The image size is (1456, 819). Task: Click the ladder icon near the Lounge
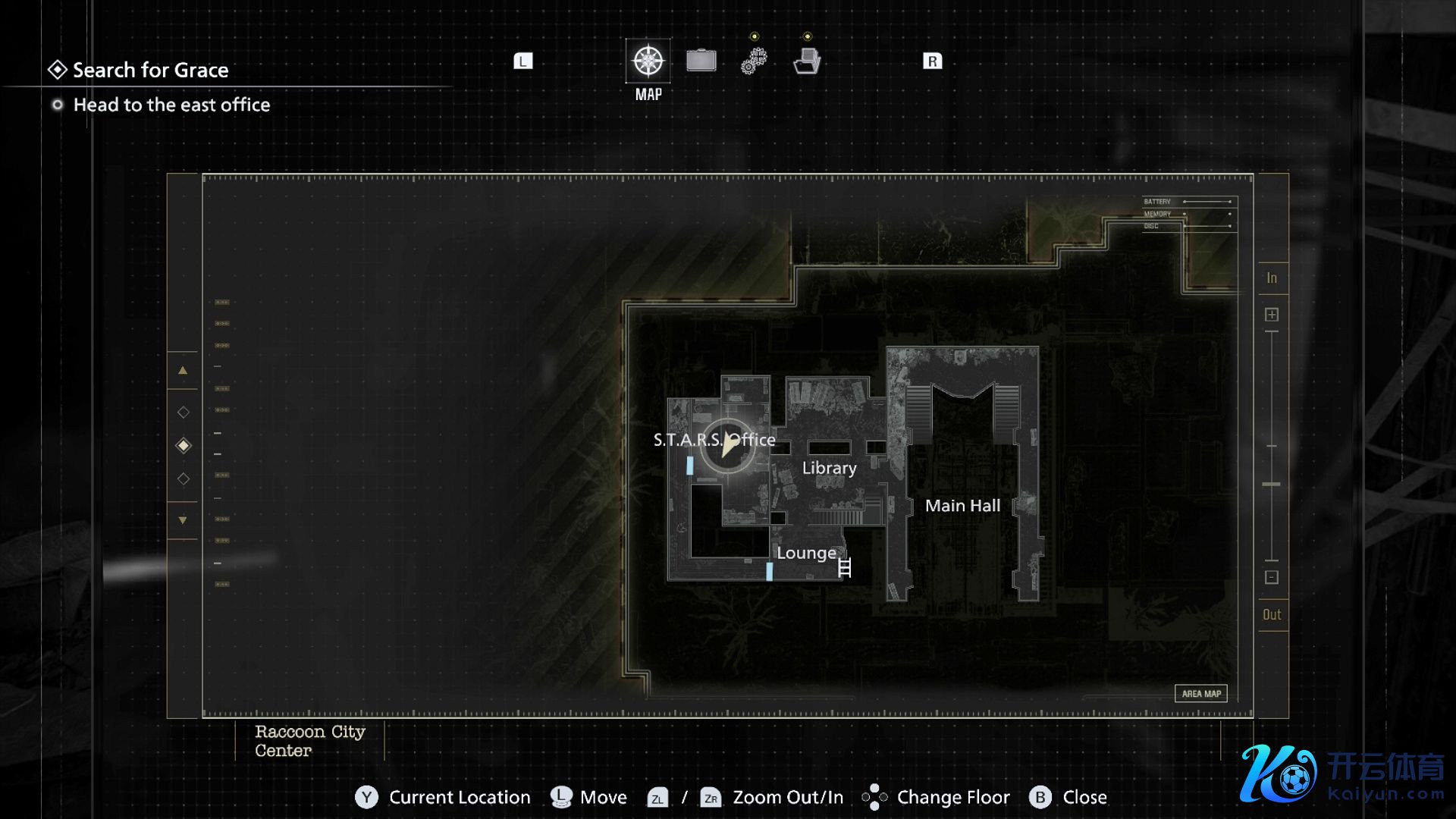tap(845, 567)
